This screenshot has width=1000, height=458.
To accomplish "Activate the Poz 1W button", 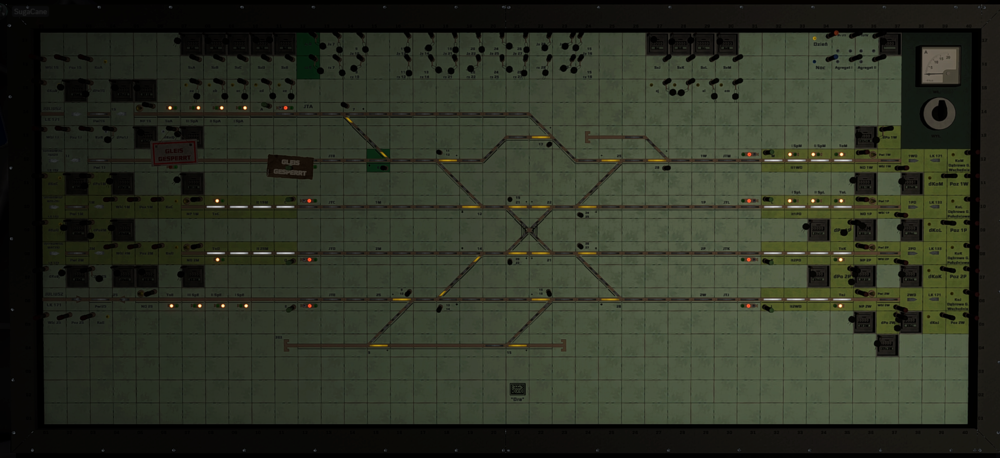I will click(x=958, y=184).
